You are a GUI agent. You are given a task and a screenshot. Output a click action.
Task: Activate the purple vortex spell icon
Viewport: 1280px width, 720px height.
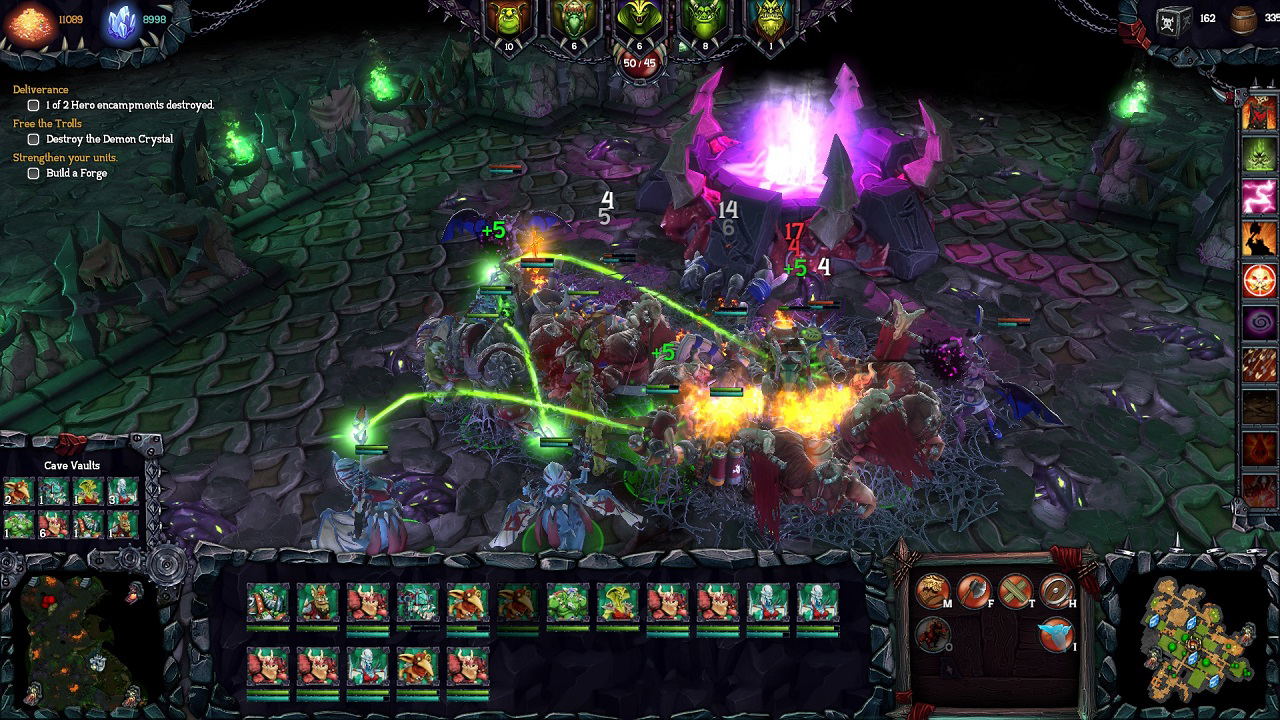[x=1259, y=323]
